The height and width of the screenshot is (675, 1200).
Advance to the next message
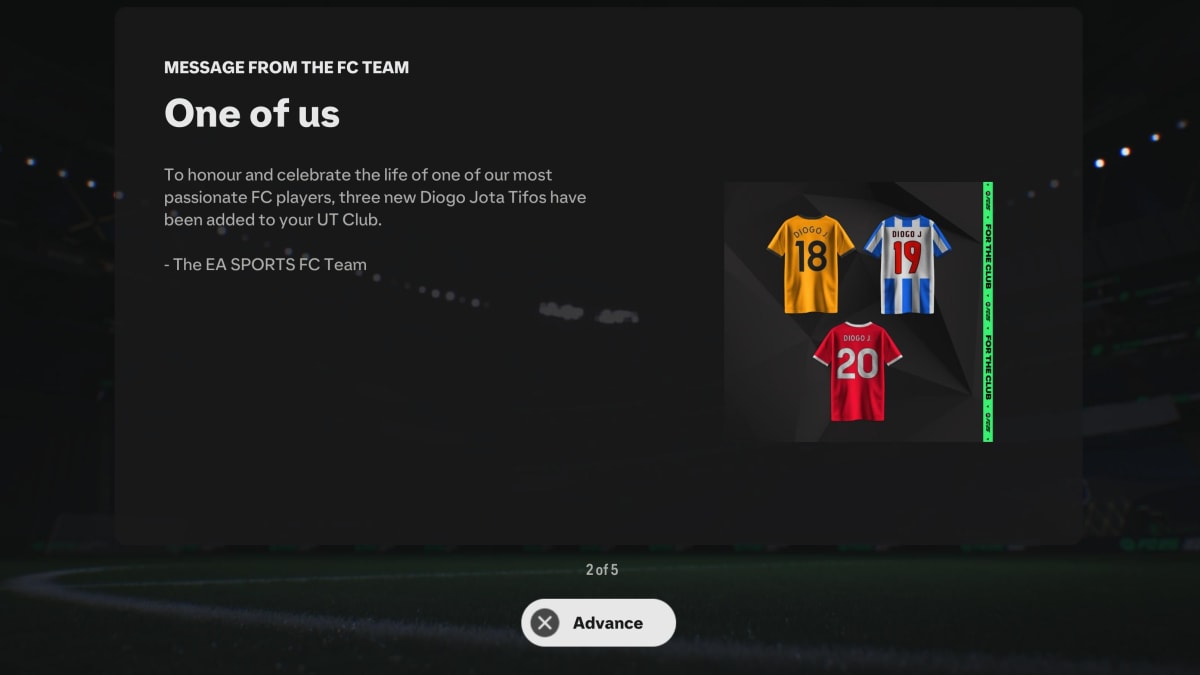(598, 623)
